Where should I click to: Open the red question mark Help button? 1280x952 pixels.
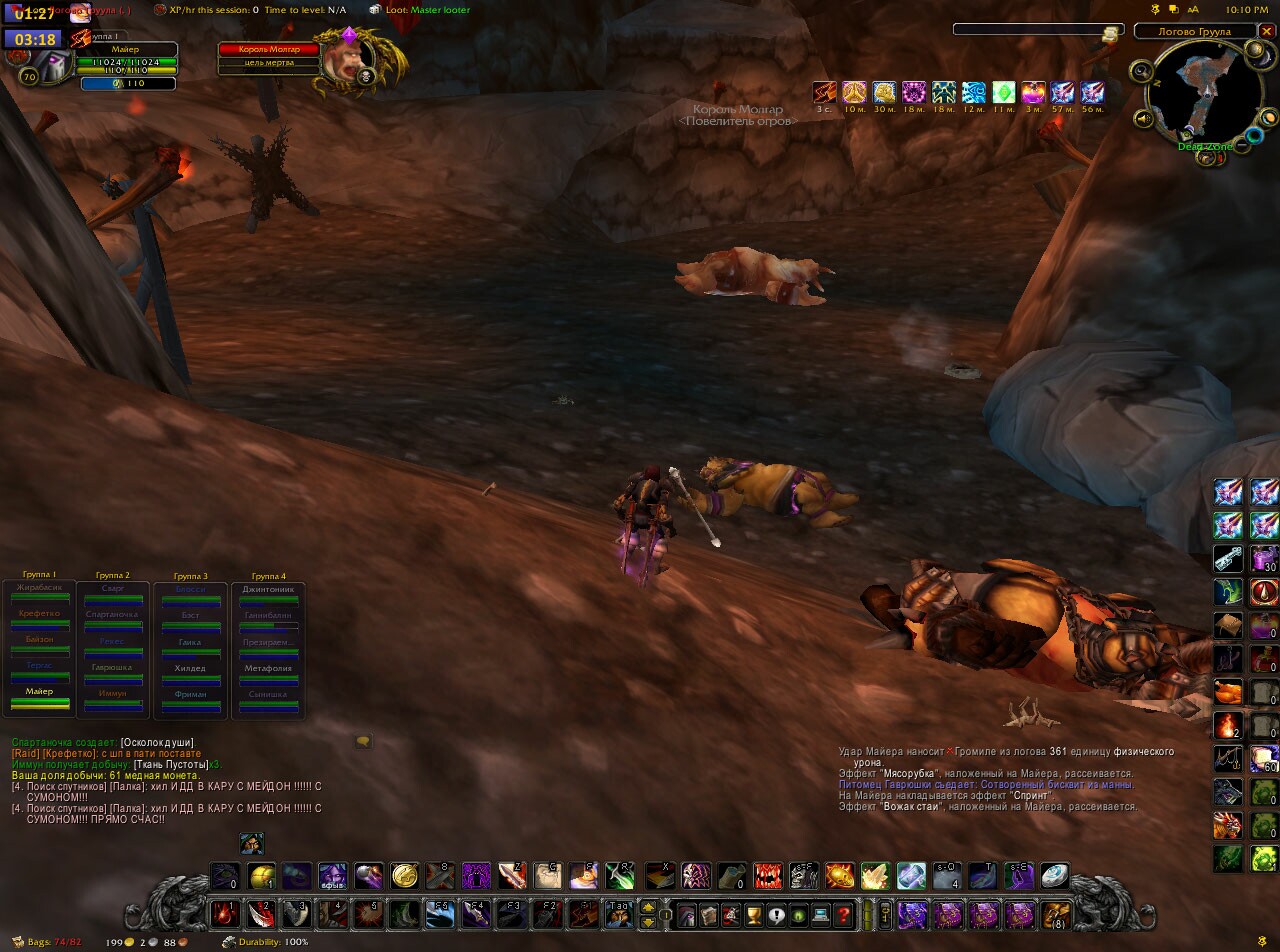click(844, 914)
